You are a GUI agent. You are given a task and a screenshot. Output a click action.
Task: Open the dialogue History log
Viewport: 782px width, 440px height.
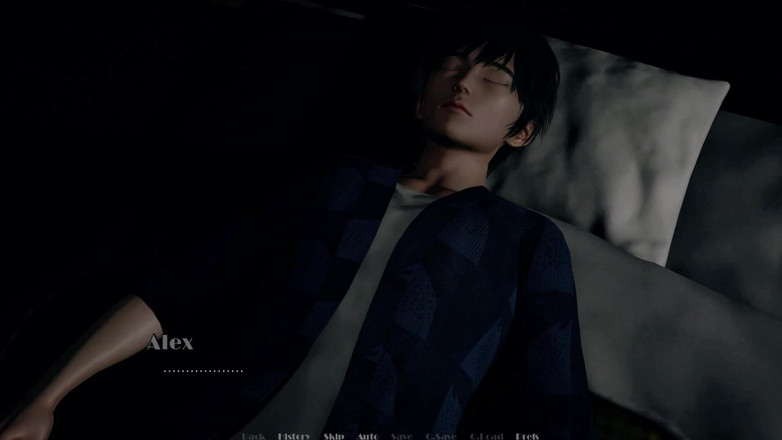(x=293, y=436)
